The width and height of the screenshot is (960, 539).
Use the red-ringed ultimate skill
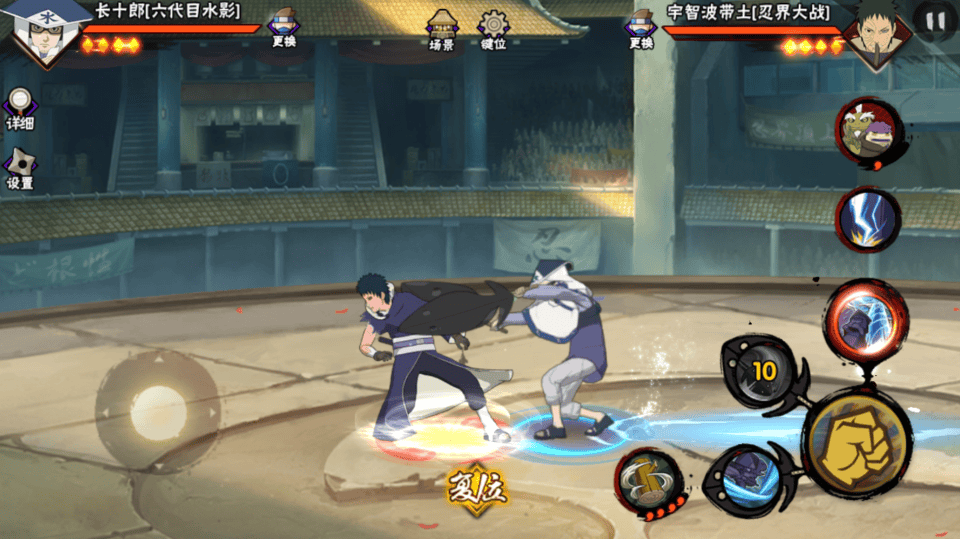[x=866, y=318]
